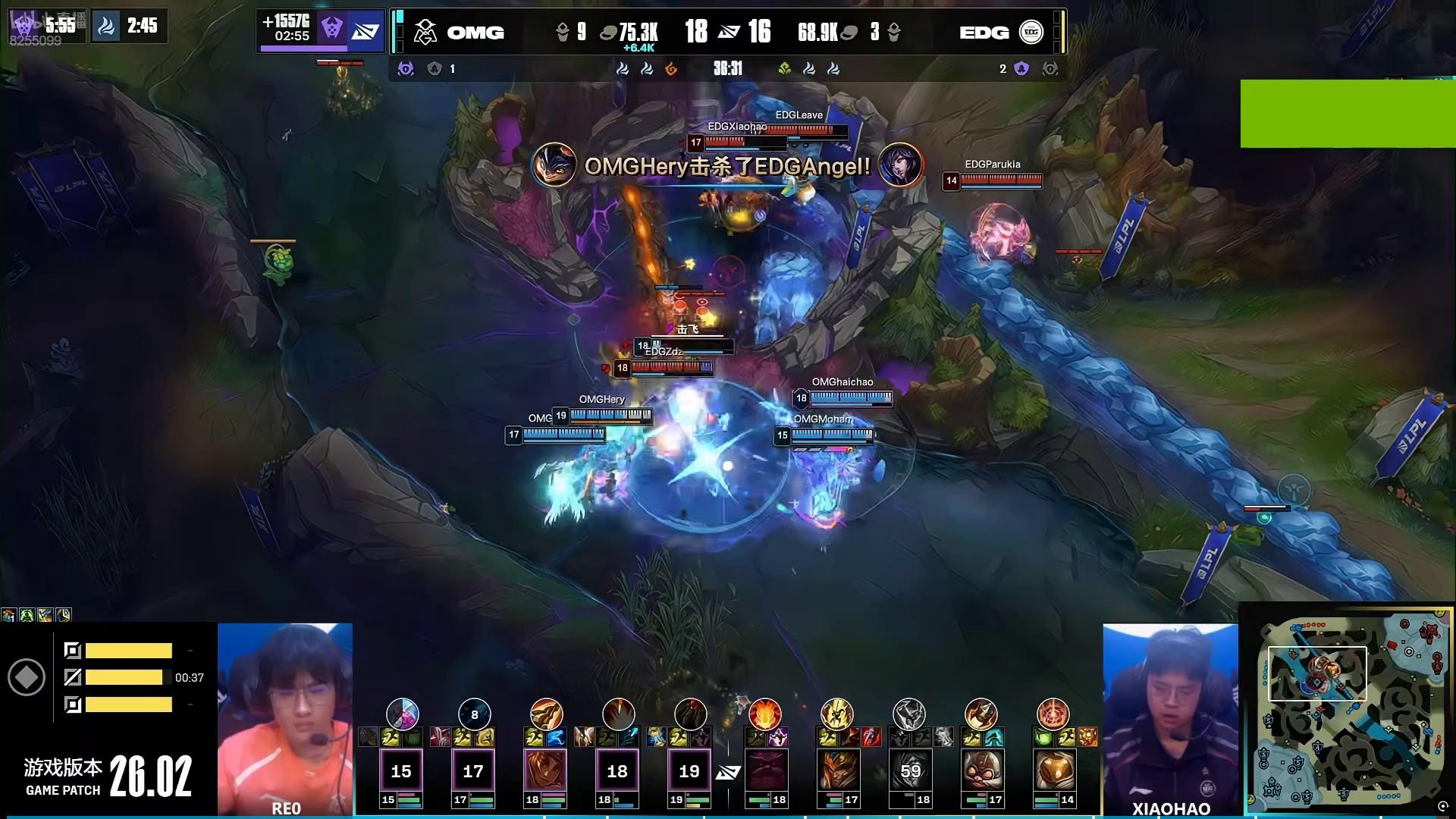The width and height of the screenshot is (1456, 819).
Task: Click the ultimate icon showing cooldown 8
Action: 475,714
